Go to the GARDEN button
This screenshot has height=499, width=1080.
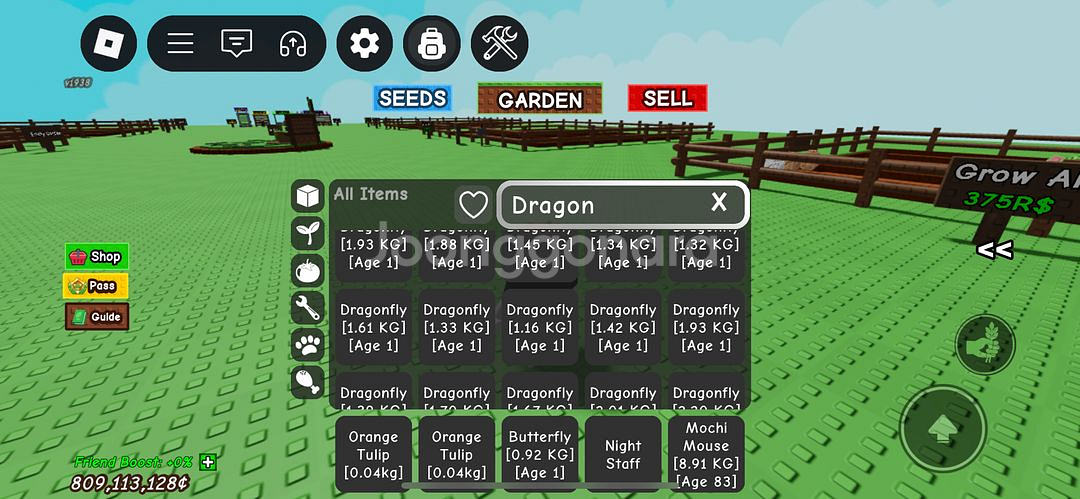540,99
